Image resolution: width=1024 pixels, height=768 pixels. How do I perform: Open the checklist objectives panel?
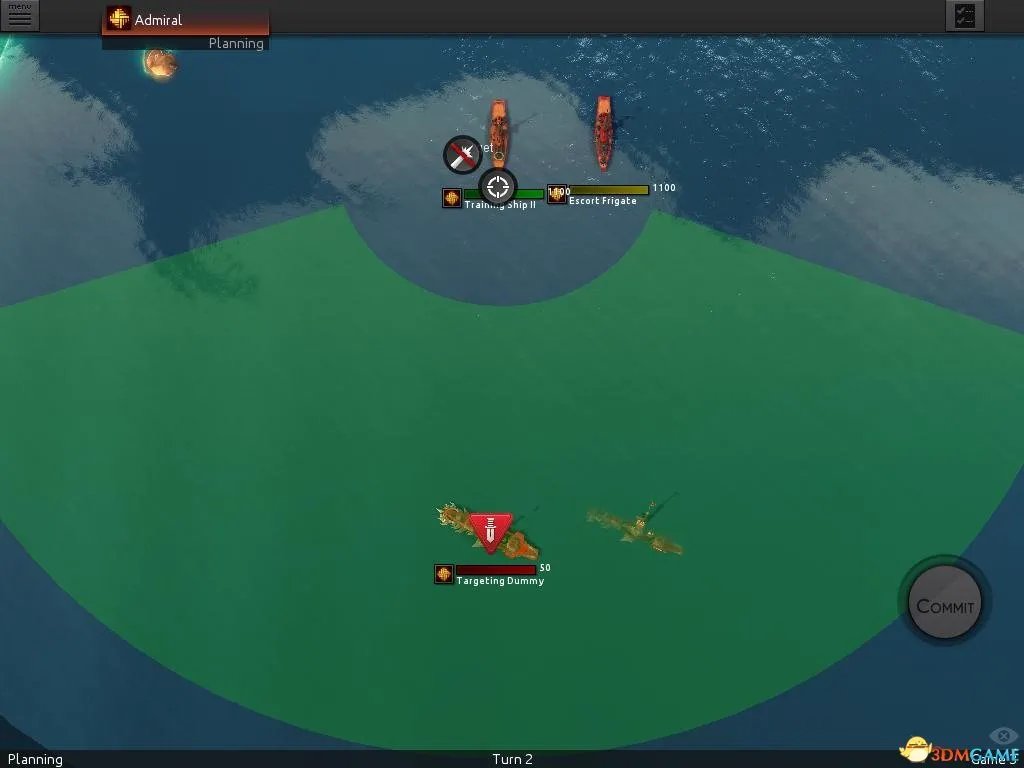point(964,16)
